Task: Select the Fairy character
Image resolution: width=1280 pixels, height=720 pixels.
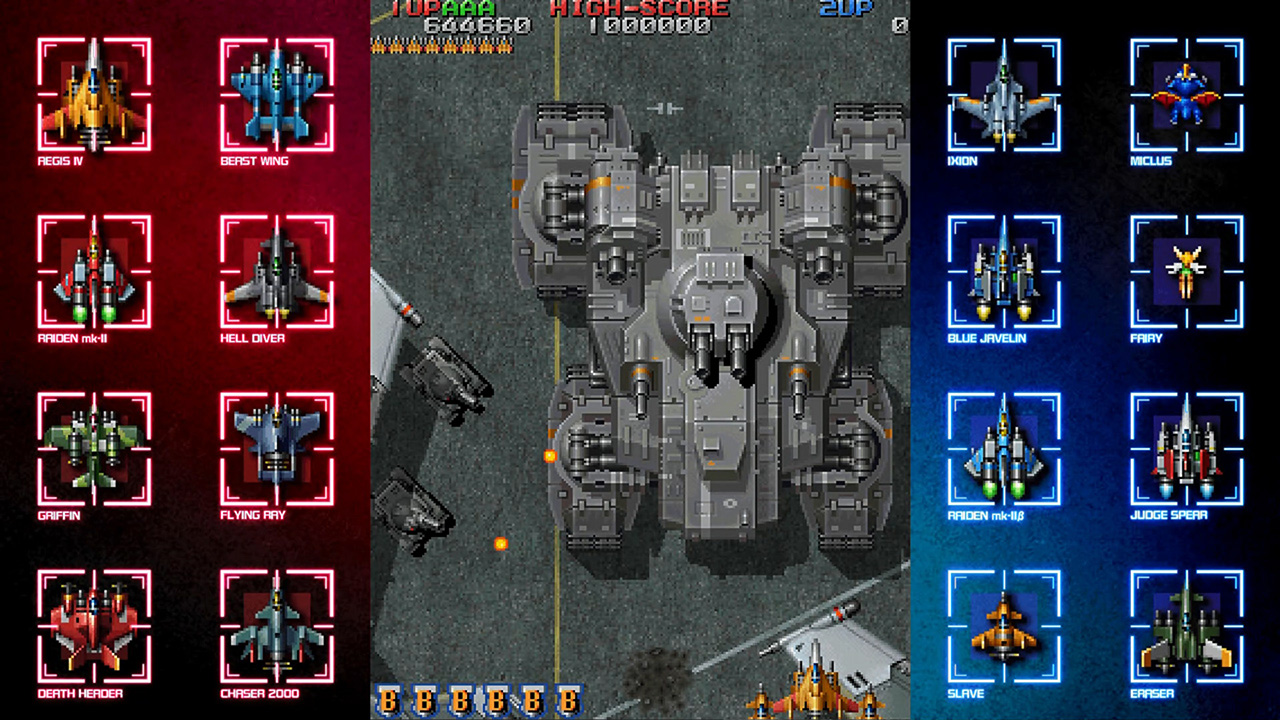Action: pos(1186,271)
